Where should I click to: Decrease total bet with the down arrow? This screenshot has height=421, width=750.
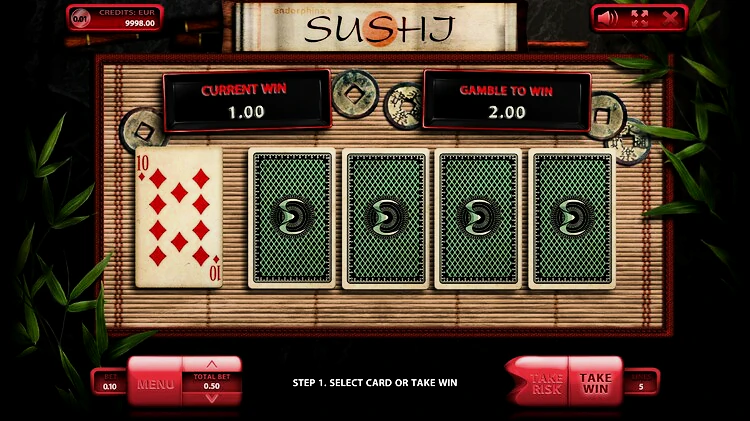[211, 398]
